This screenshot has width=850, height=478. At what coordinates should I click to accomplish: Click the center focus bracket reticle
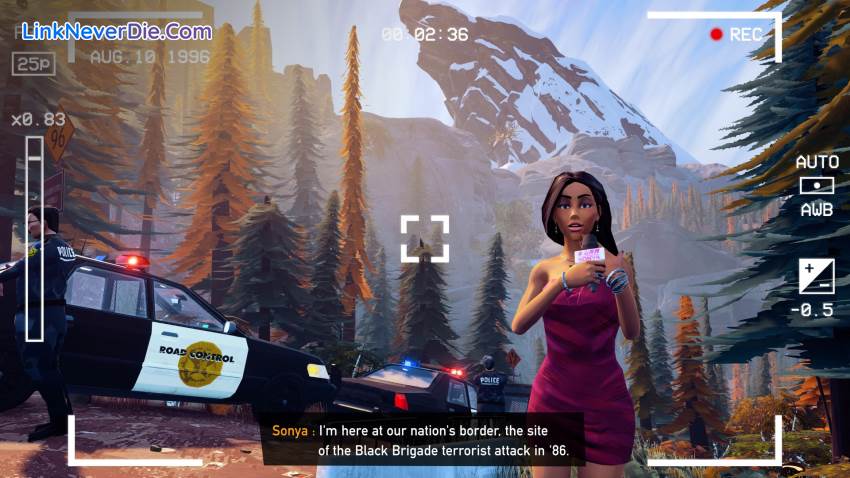425,239
